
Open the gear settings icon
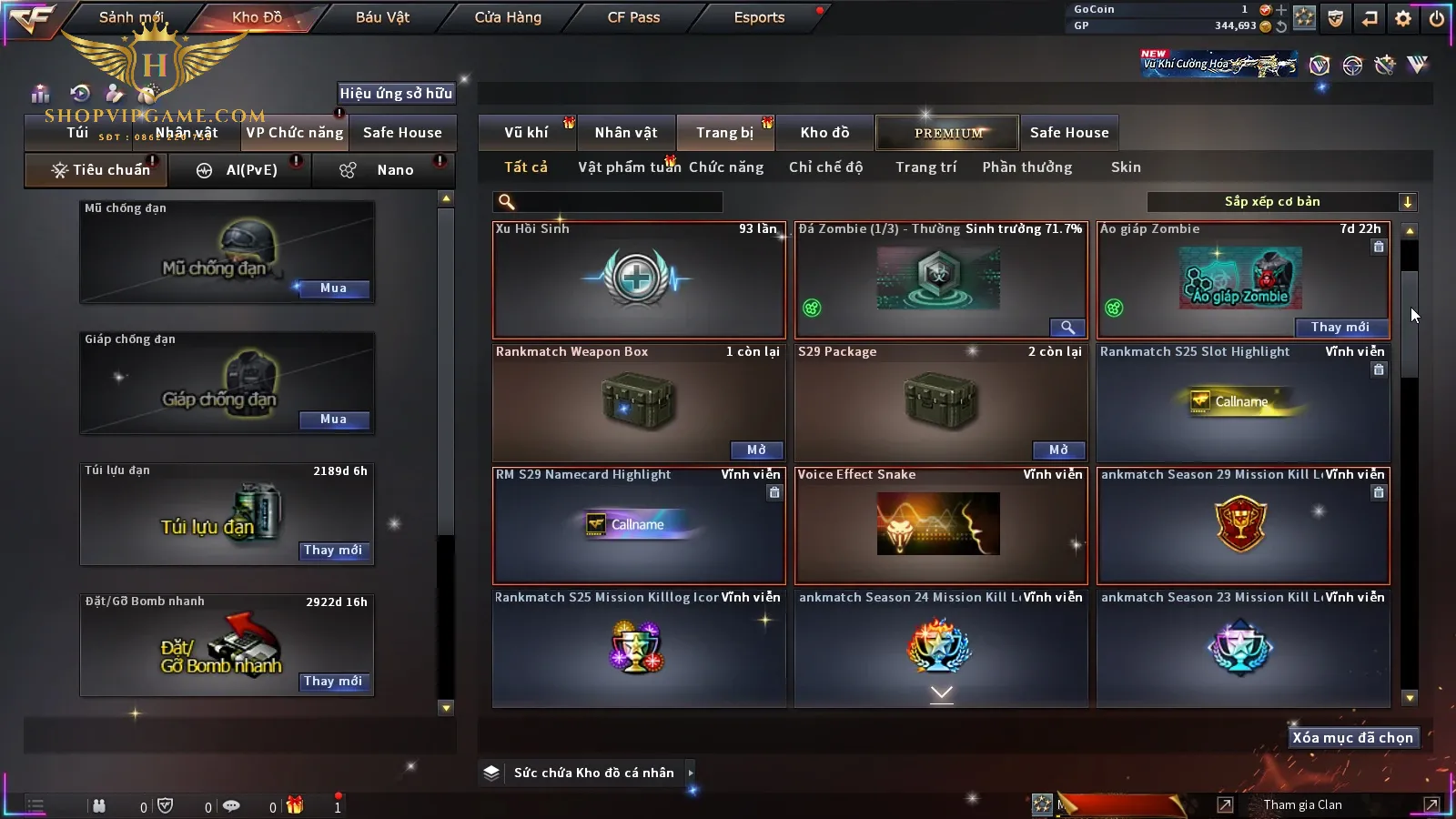coord(1403,18)
